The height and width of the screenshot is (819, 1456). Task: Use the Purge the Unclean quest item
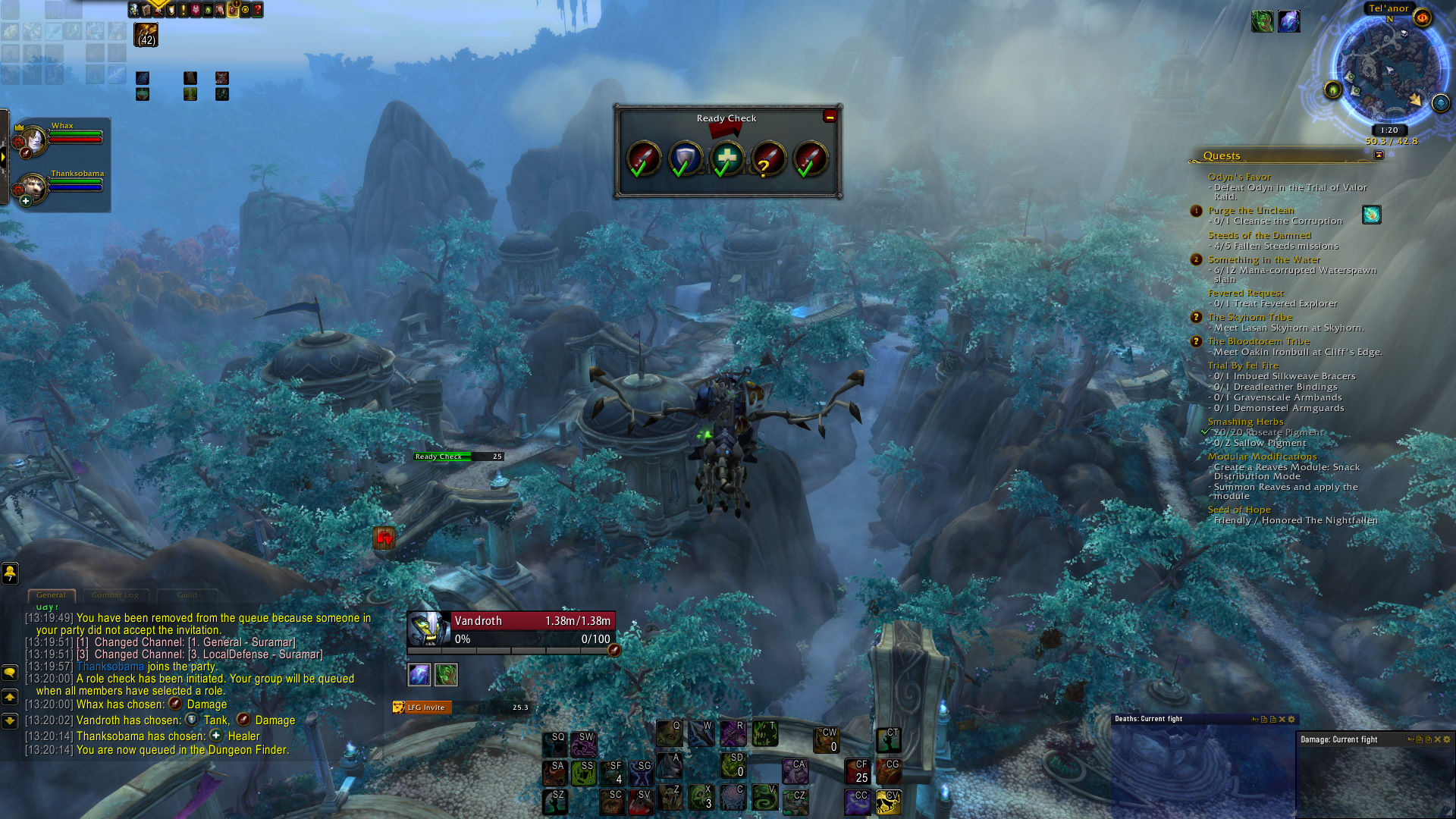(x=1371, y=215)
